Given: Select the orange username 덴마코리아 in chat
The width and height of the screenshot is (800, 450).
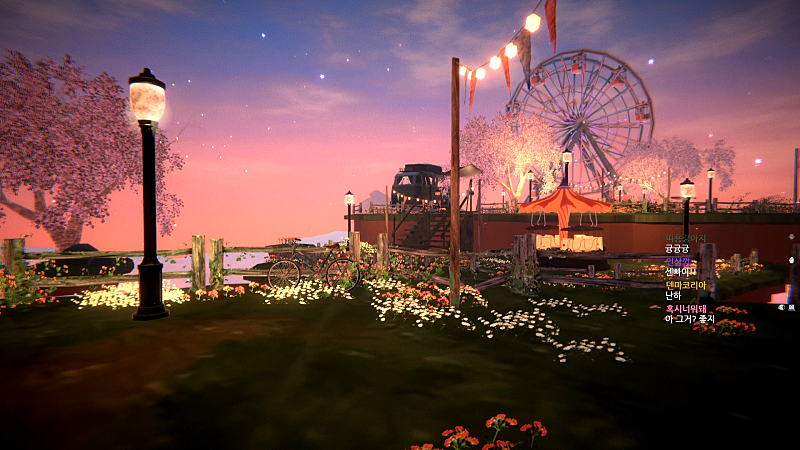Looking at the screenshot, I should [685, 285].
